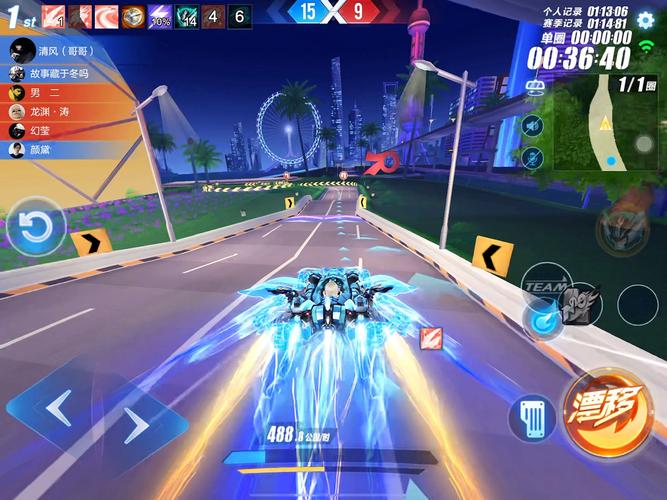Trigger the blue swirl nitro button
Screen dimensions: 667x500
click(x=545, y=321)
